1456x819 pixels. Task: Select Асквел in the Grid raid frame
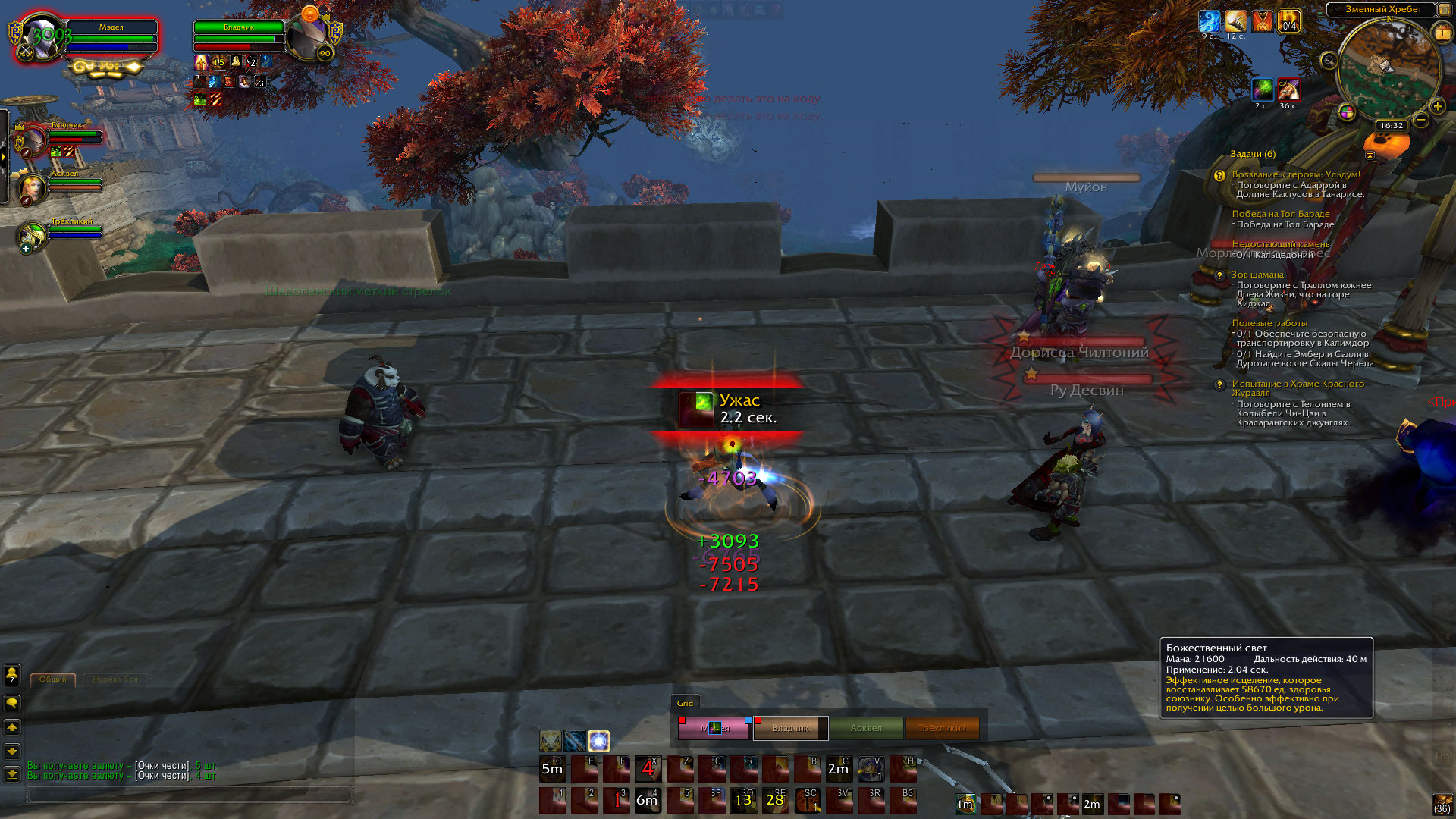(x=866, y=728)
